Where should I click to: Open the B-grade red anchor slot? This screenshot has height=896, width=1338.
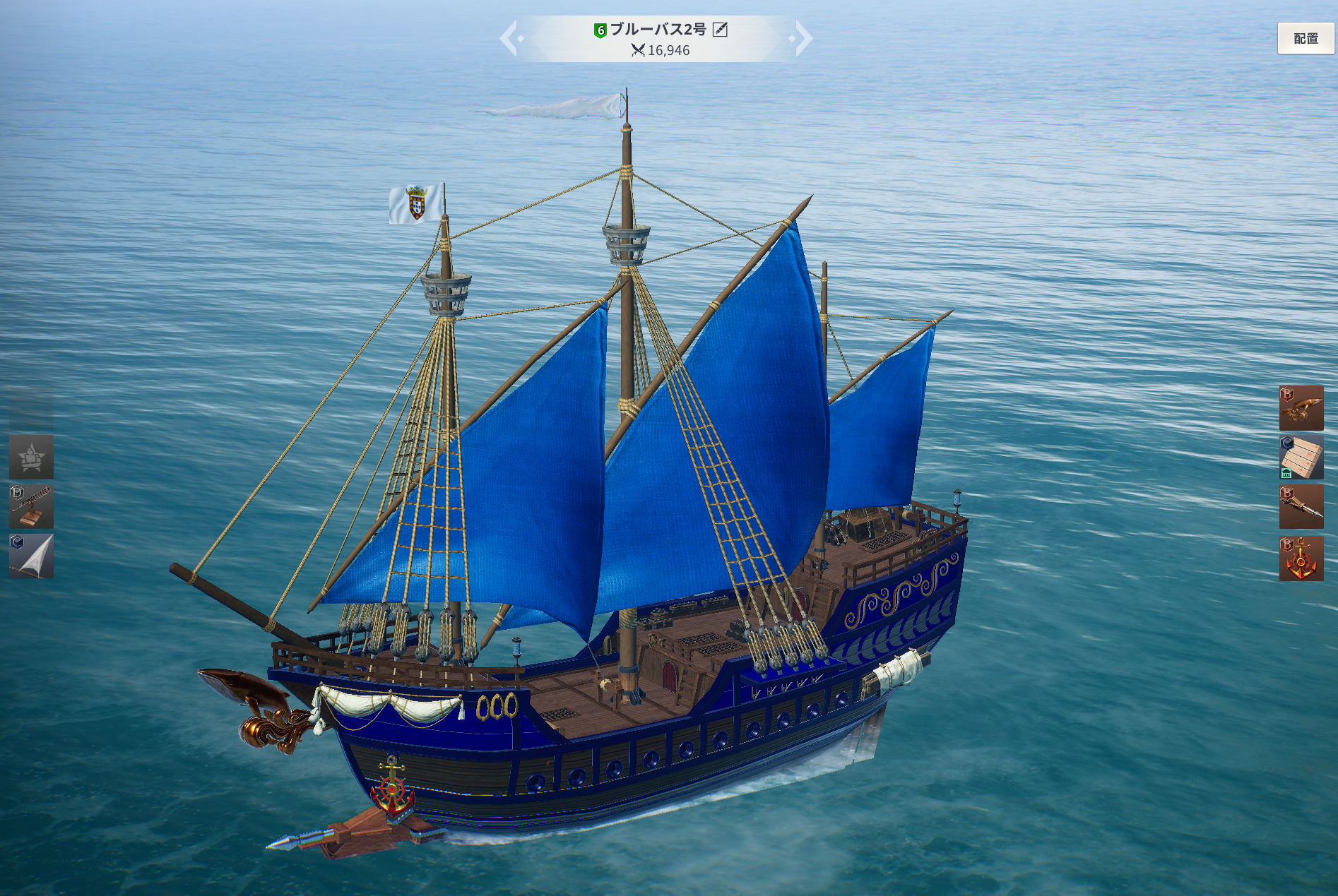[1301, 558]
